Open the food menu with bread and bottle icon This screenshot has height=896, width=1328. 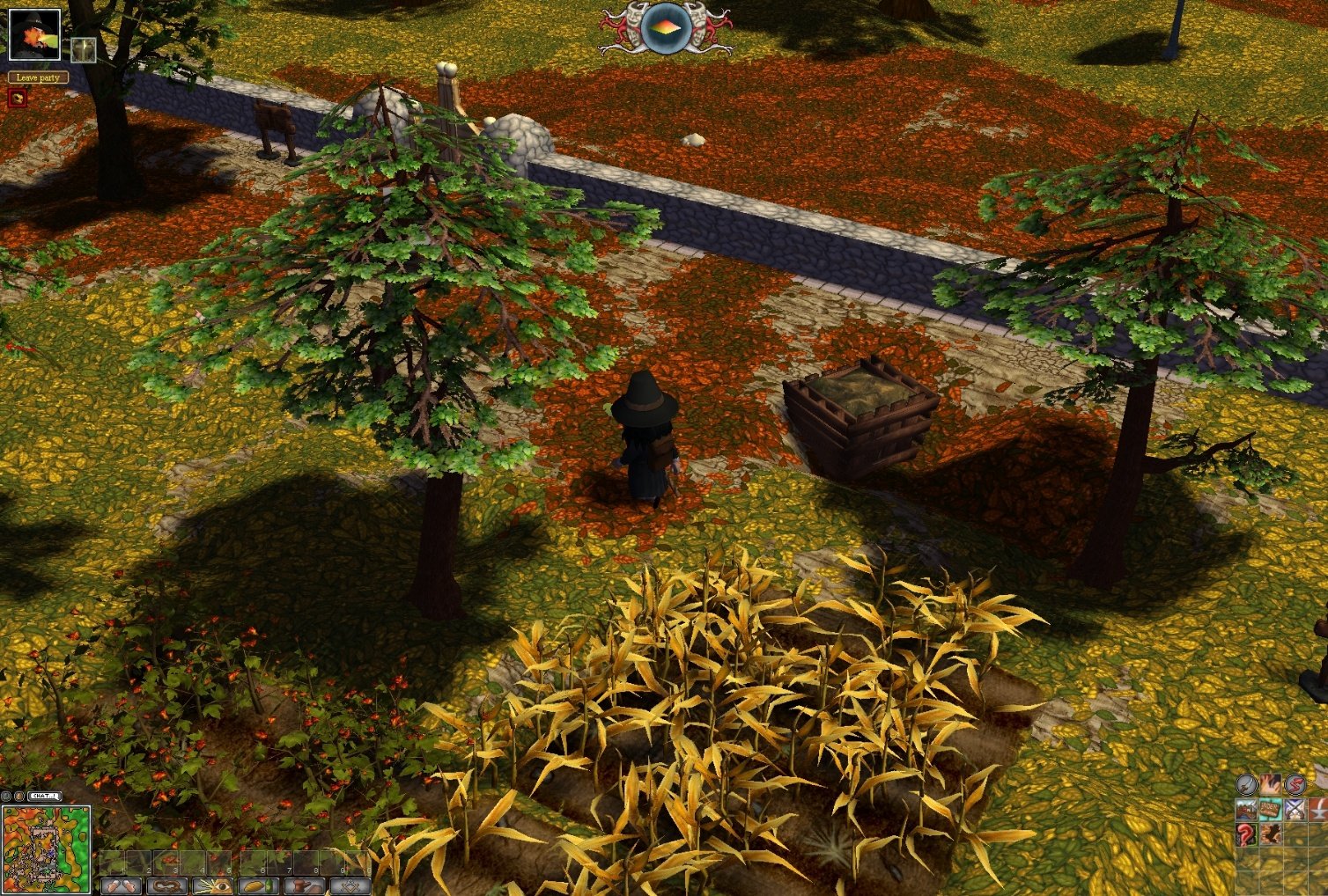point(261,887)
